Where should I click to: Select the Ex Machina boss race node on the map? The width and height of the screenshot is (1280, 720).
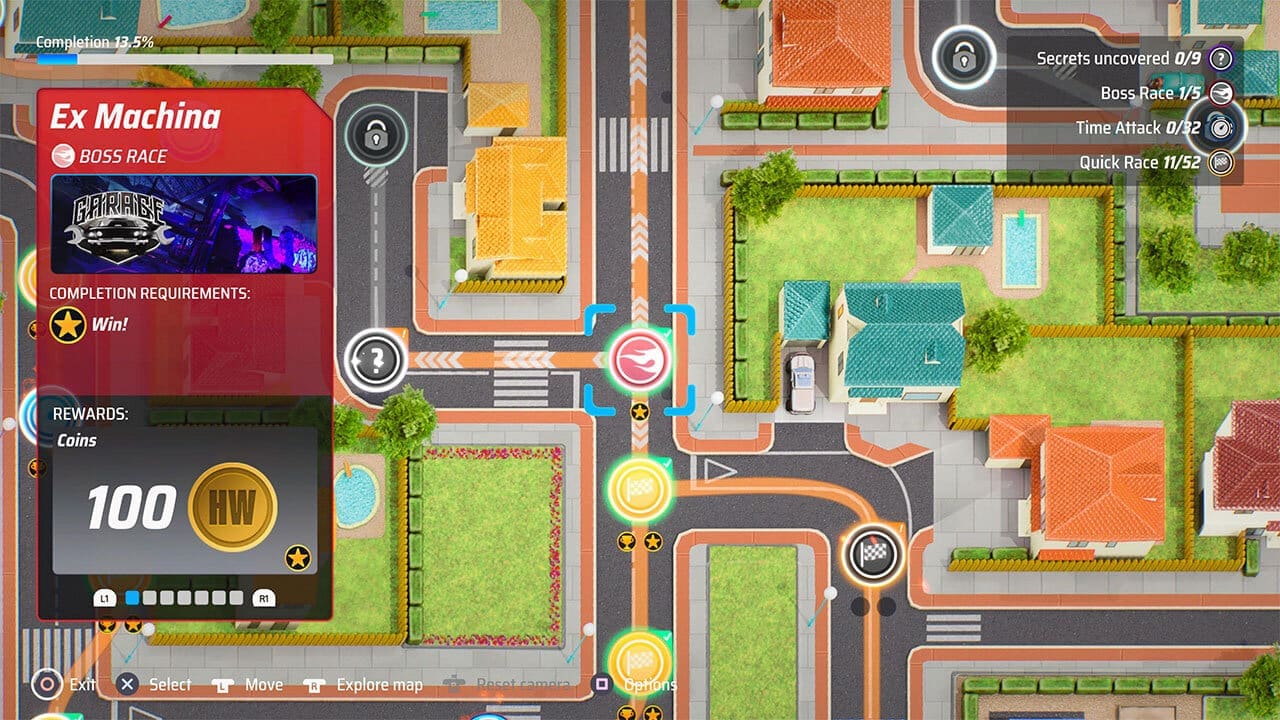[640, 361]
